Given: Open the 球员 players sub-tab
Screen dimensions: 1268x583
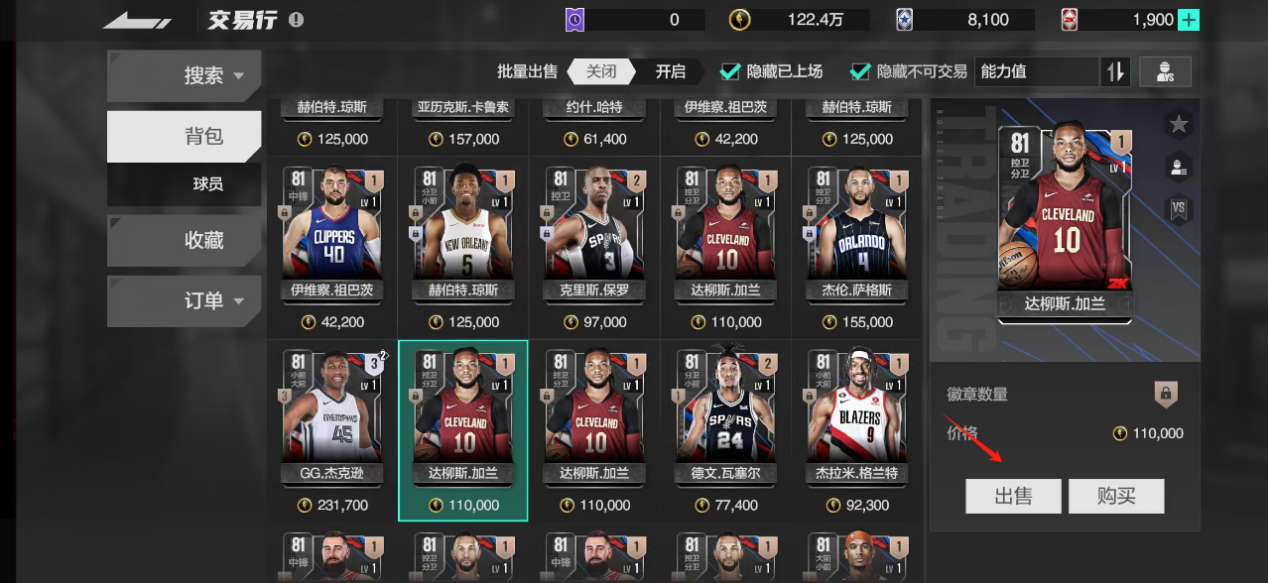Looking at the screenshot, I should (208, 184).
